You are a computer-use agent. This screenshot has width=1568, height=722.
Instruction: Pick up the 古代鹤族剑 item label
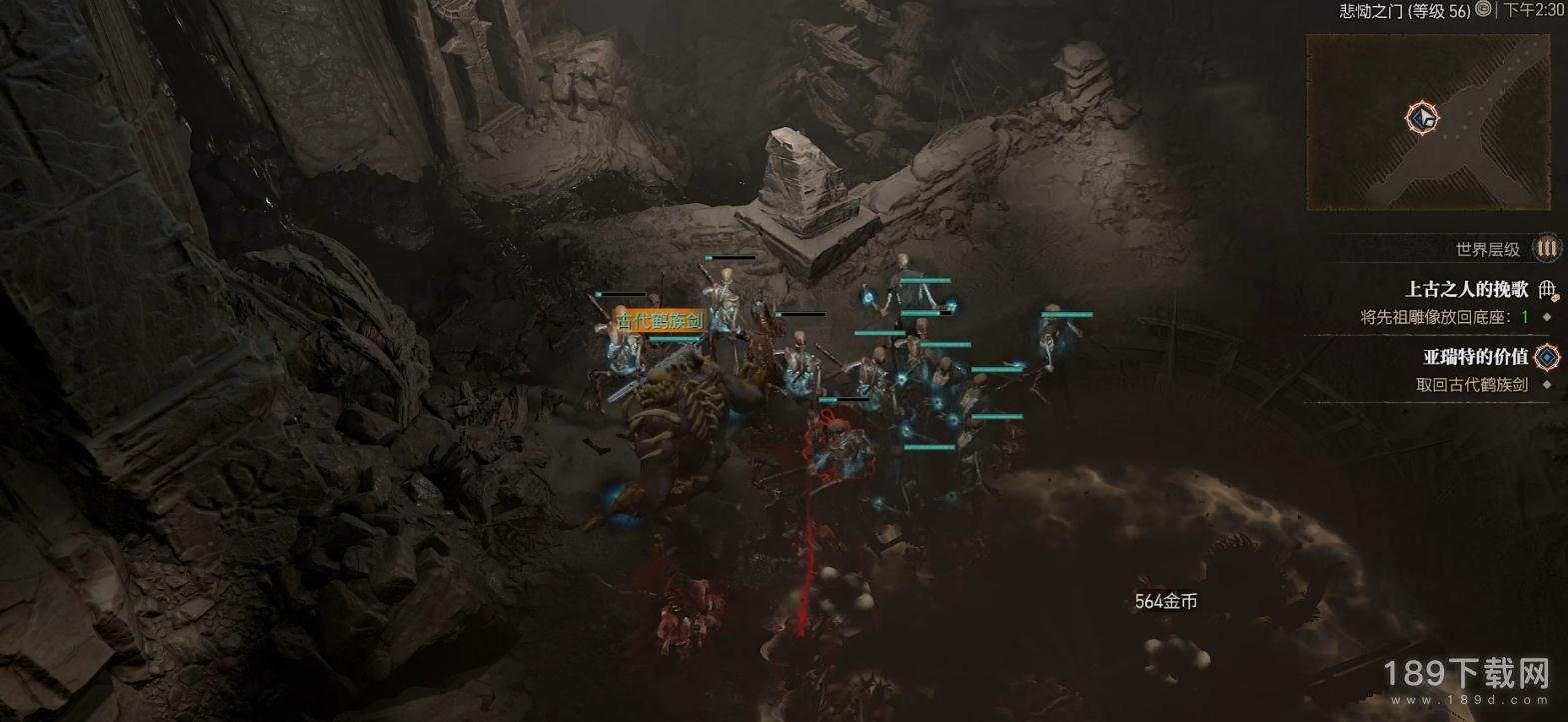coord(659,321)
